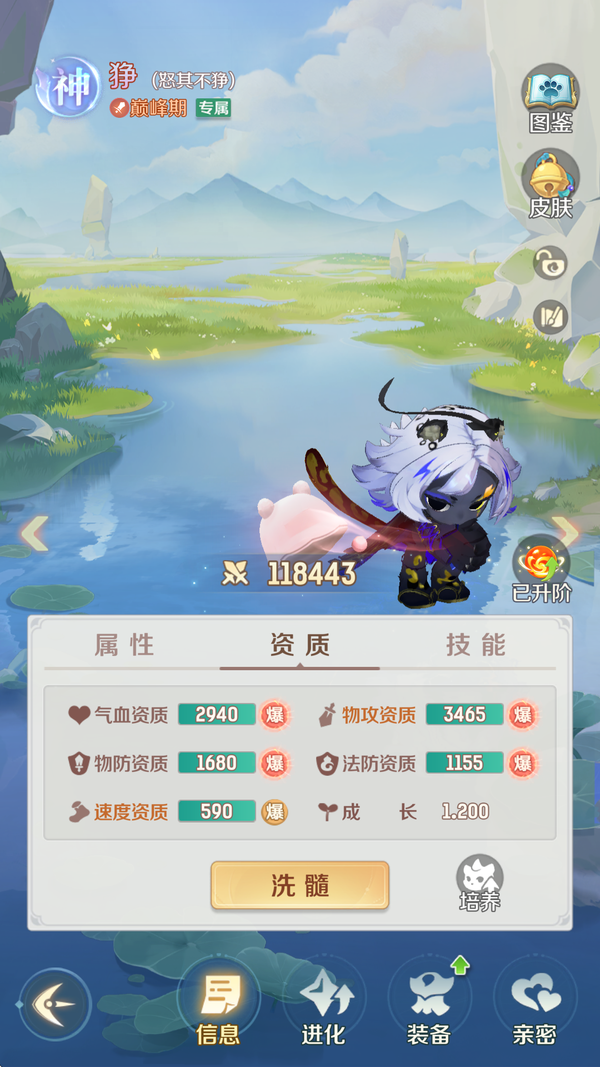This screenshot has height=1067, width=600.
Task: Click the 爆 badge next to 物攻资质
Action: pos(521,715)
